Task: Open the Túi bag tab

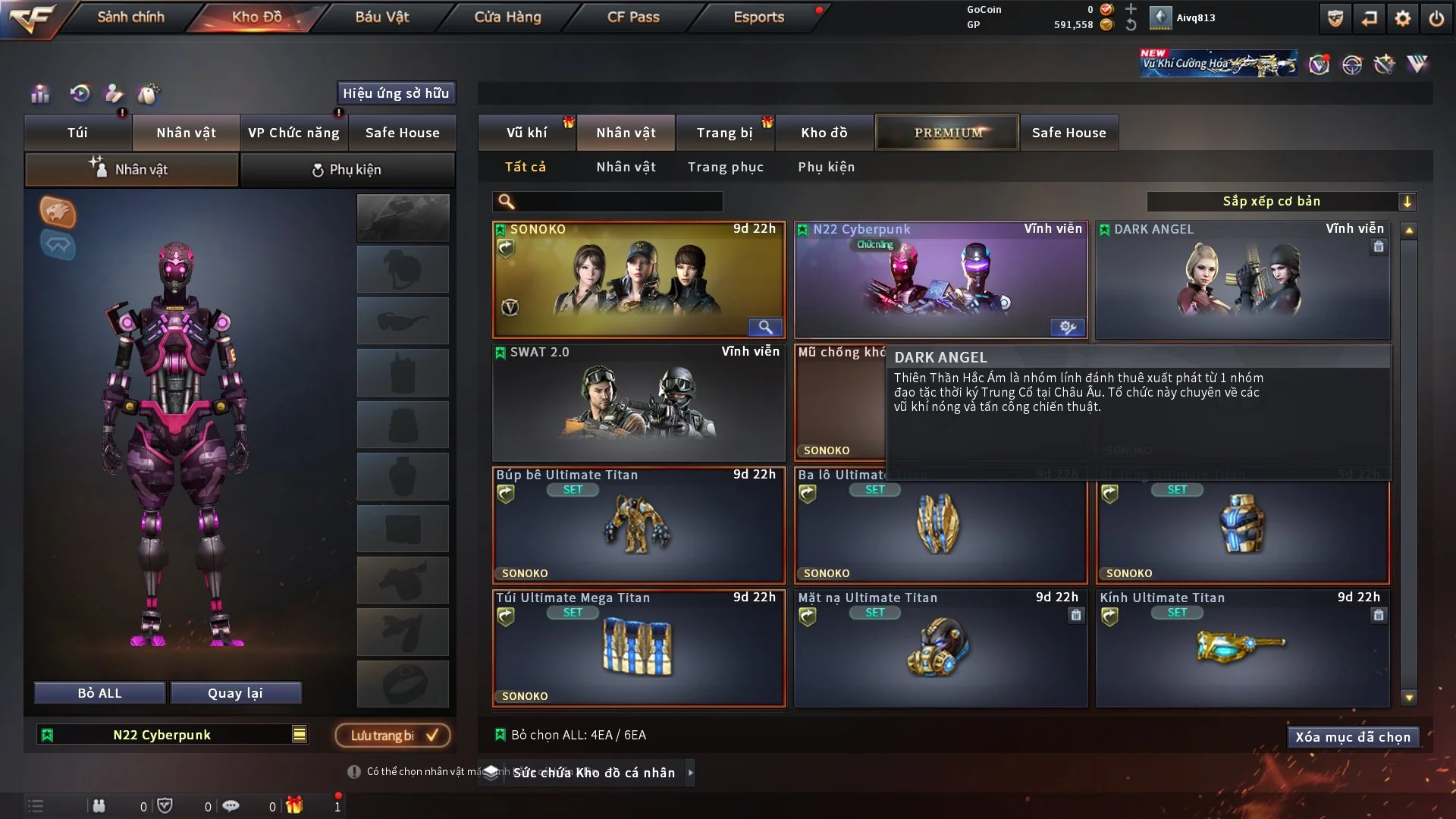Action: click(x=77, y=133)
